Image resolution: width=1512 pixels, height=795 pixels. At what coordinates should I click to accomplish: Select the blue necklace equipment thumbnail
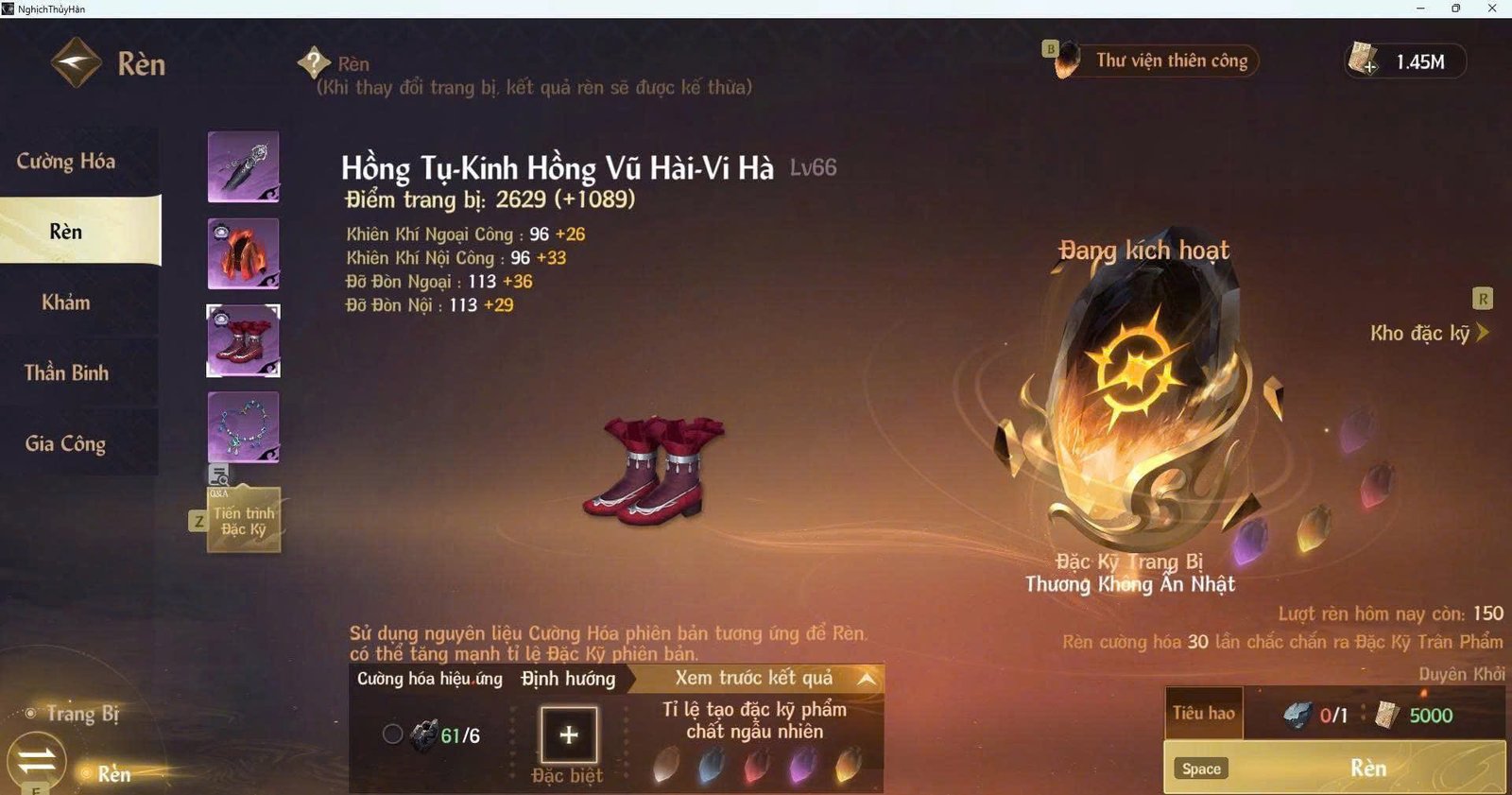pos(244,427)
